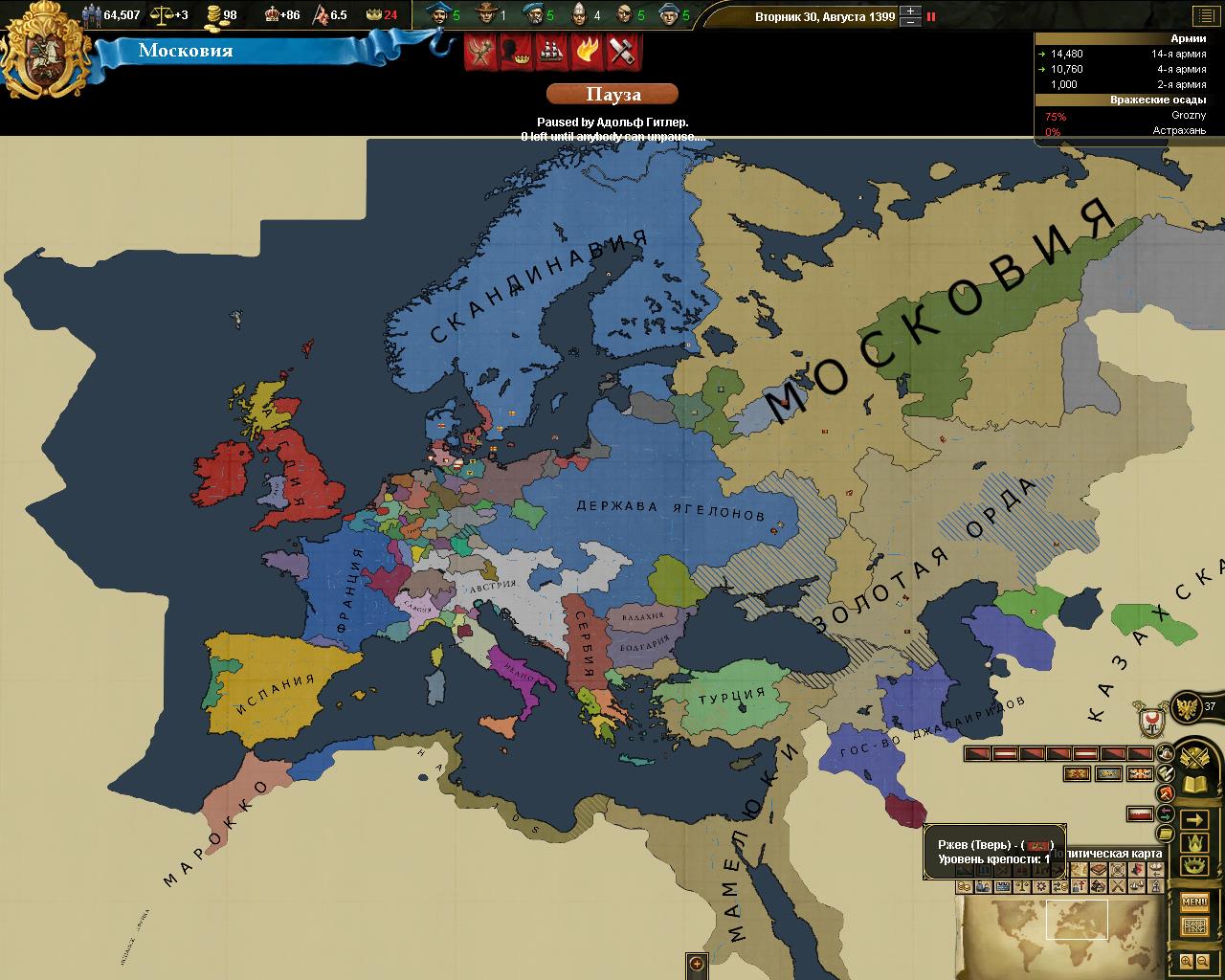The image size is (1225, 980).
Task: Click the flame alert flag
Action: click(x=587, y=52)
